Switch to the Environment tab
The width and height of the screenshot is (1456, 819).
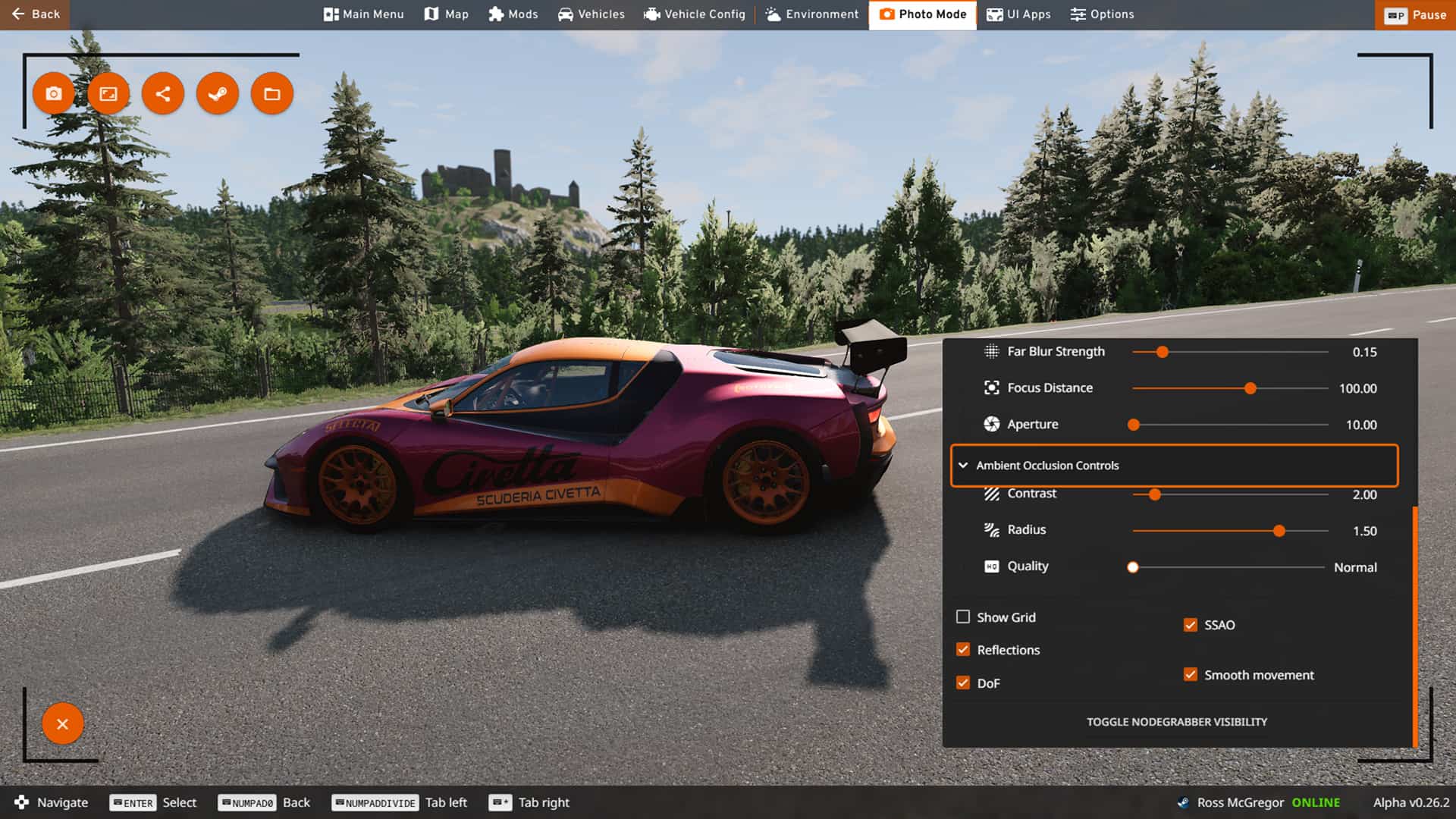811,14
